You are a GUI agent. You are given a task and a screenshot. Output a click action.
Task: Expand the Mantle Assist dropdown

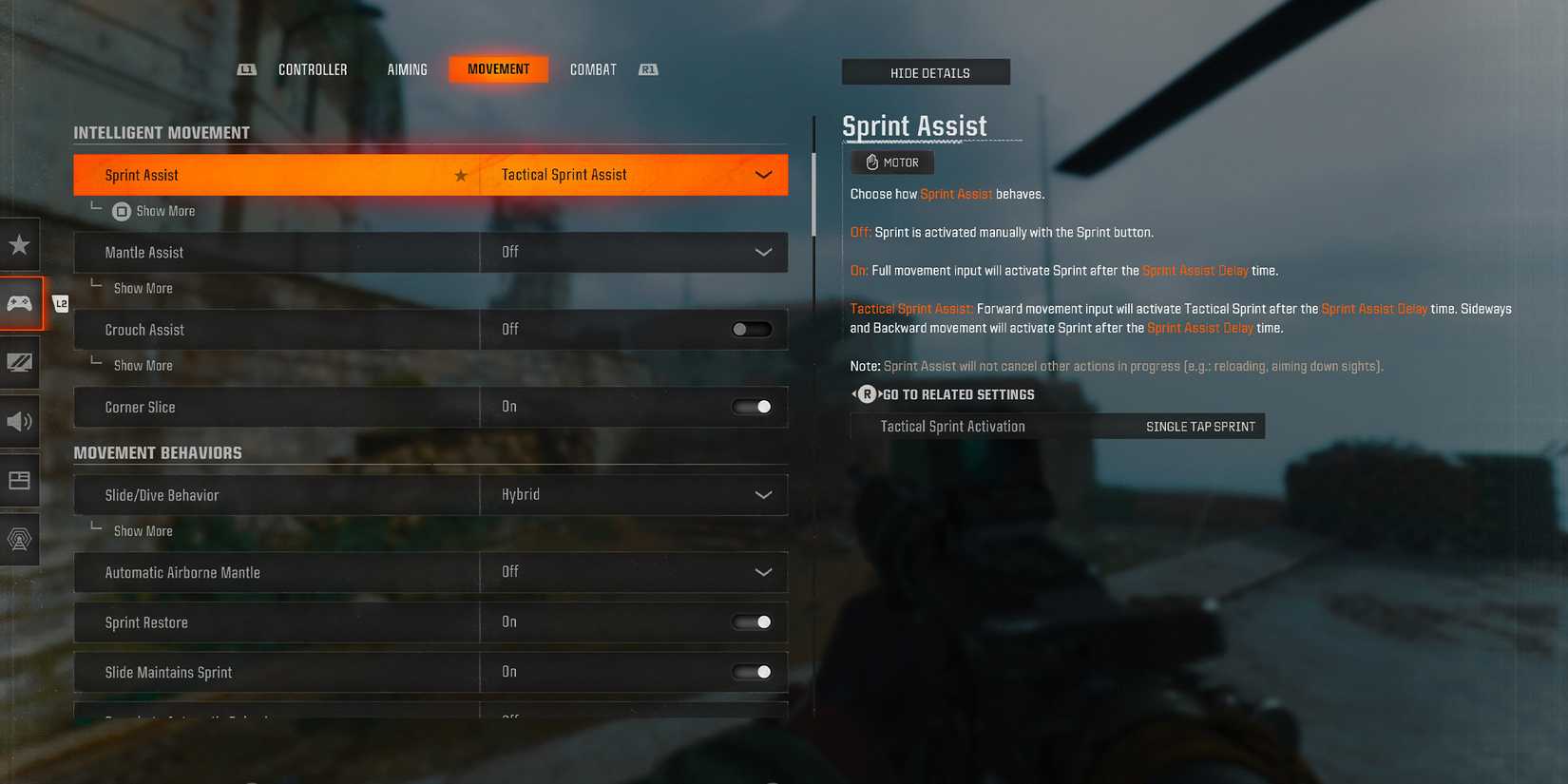pyautogui.click(x=761, y=252)
